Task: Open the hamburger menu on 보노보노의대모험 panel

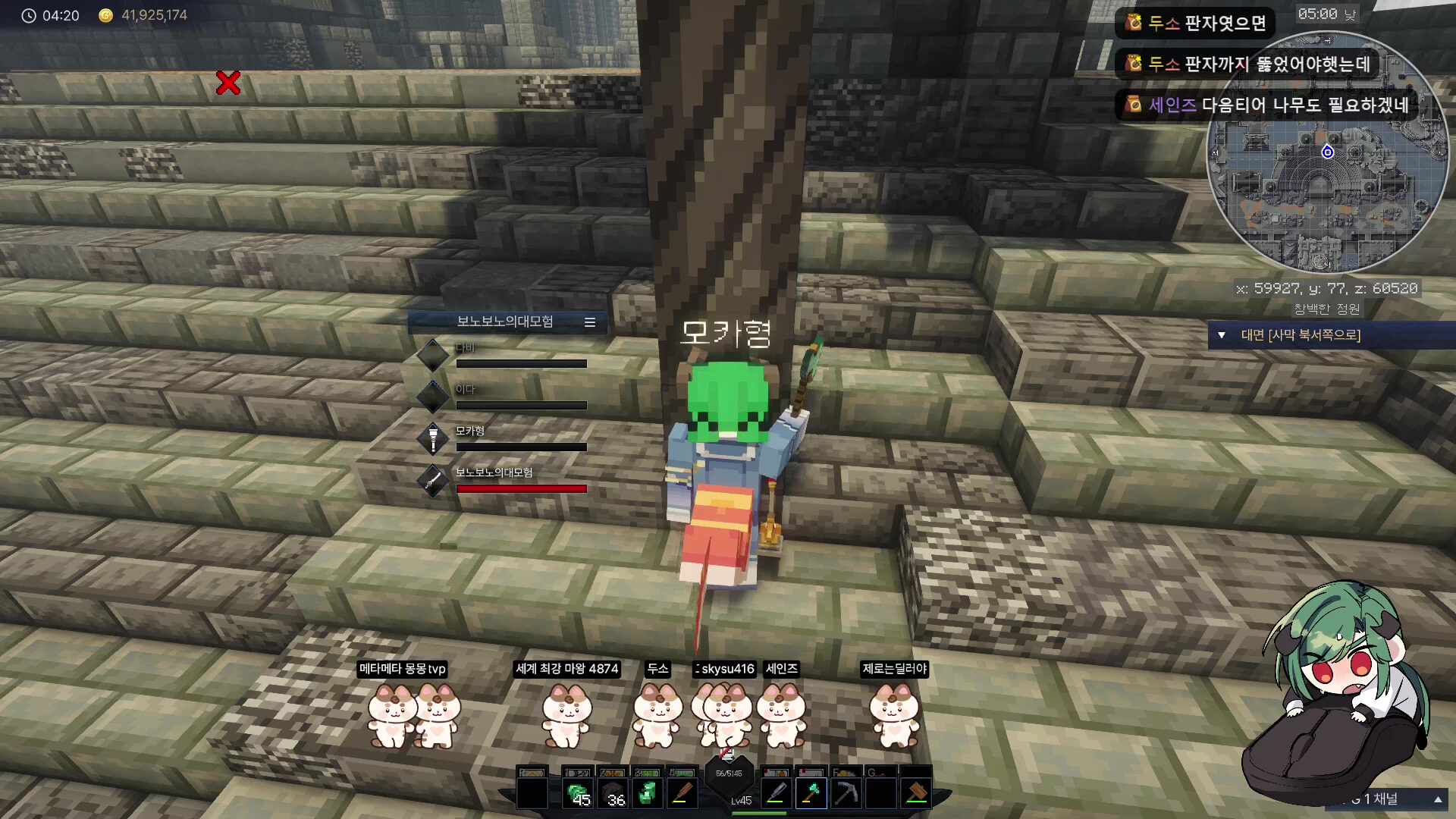Action: 590,322
